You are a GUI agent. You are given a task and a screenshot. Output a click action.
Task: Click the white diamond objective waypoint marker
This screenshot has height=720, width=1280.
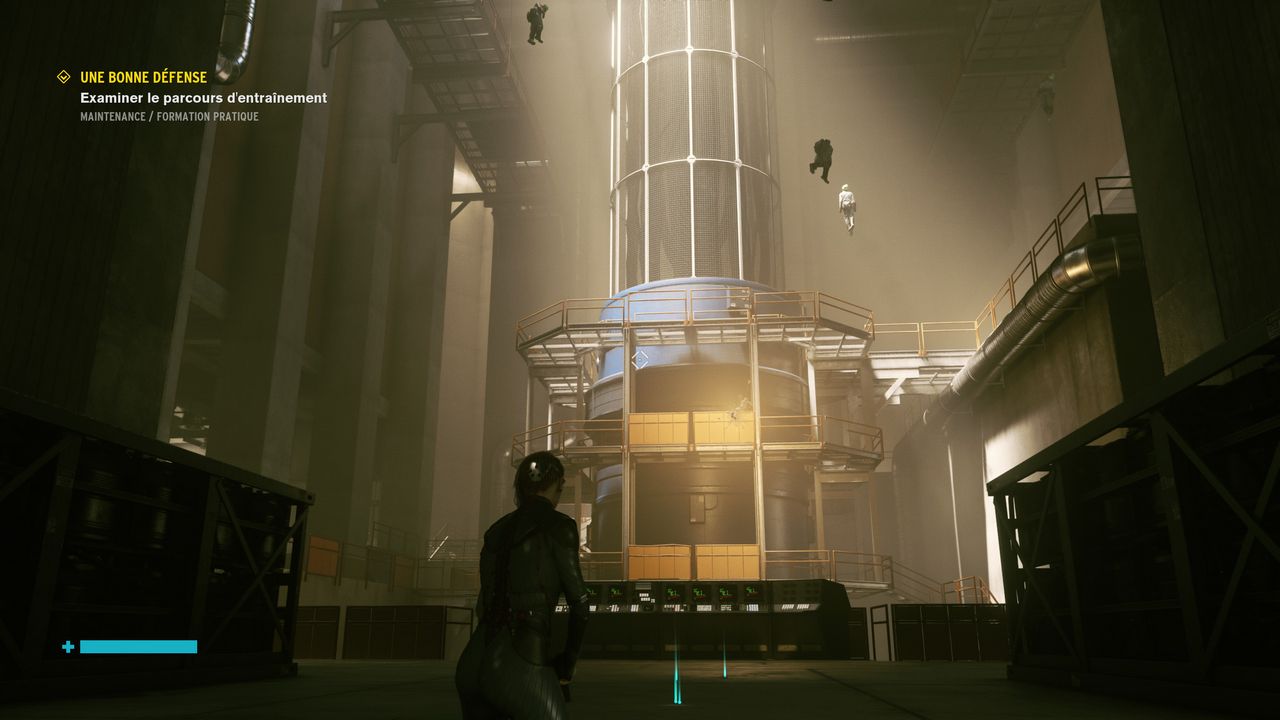point(641,358)
